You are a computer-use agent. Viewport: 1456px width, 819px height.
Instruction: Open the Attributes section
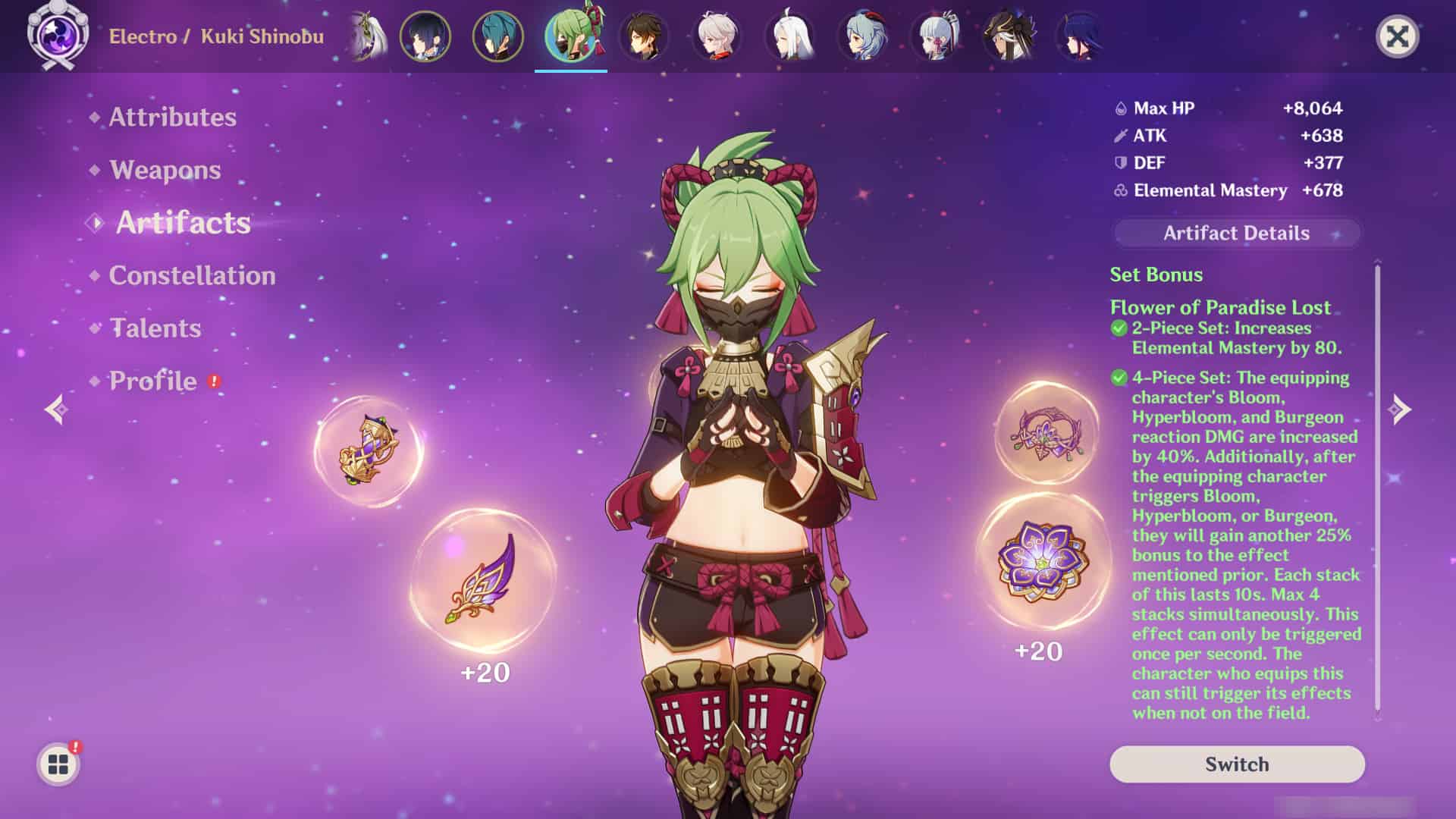click(171, 118)
